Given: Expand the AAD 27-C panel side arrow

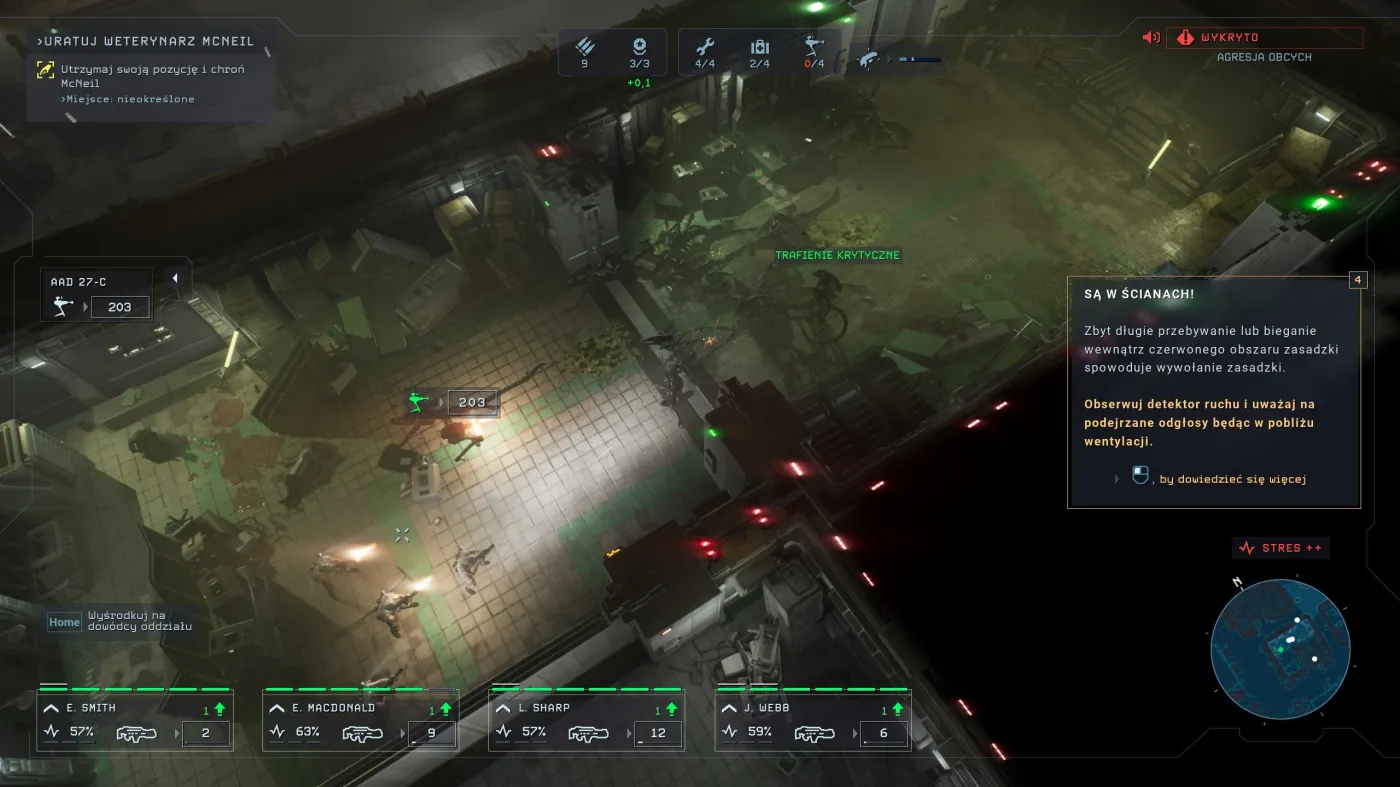Looking at the screenshot, I should 177,277.
